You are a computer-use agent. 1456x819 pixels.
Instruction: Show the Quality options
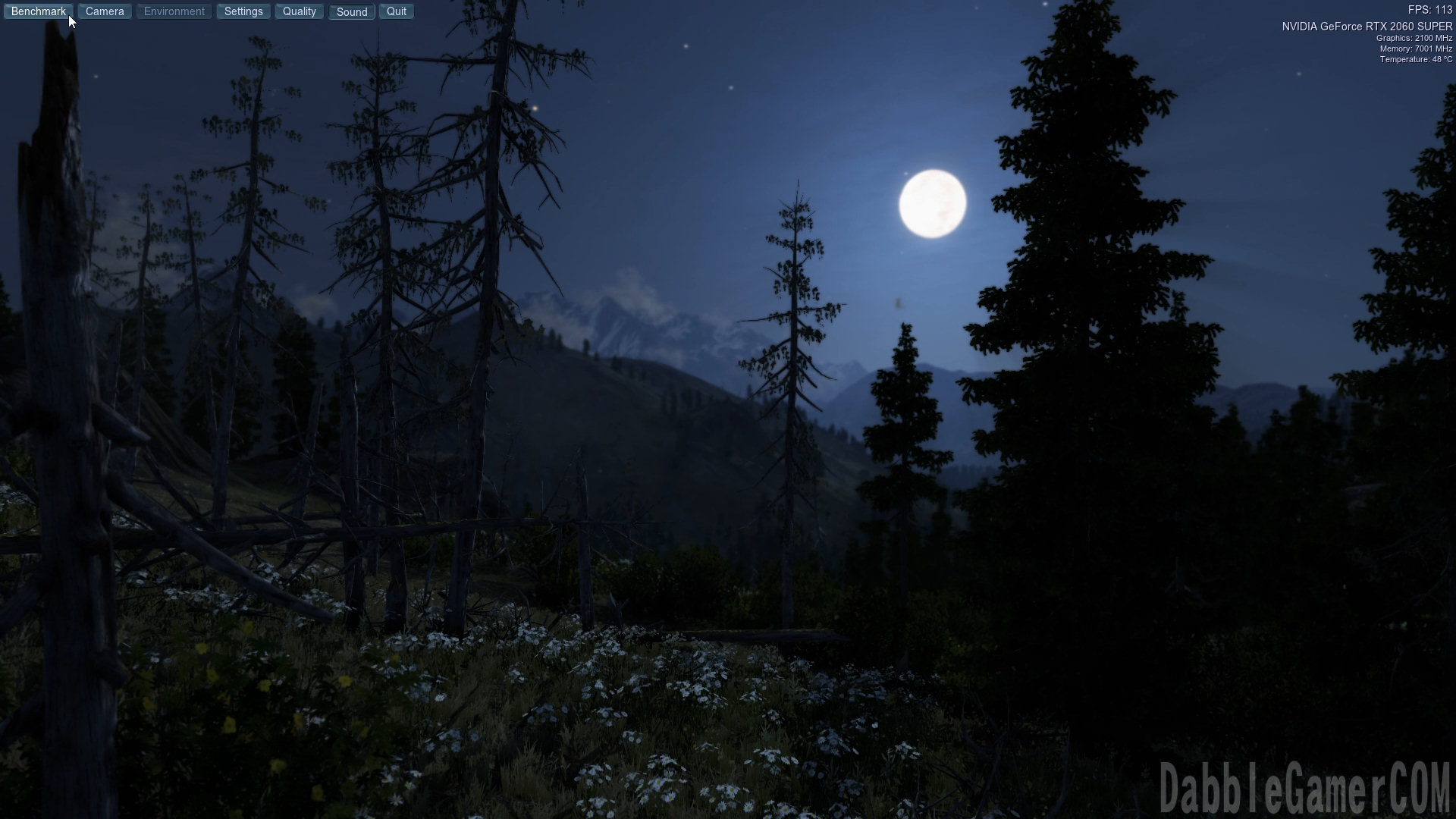point(299,11)
